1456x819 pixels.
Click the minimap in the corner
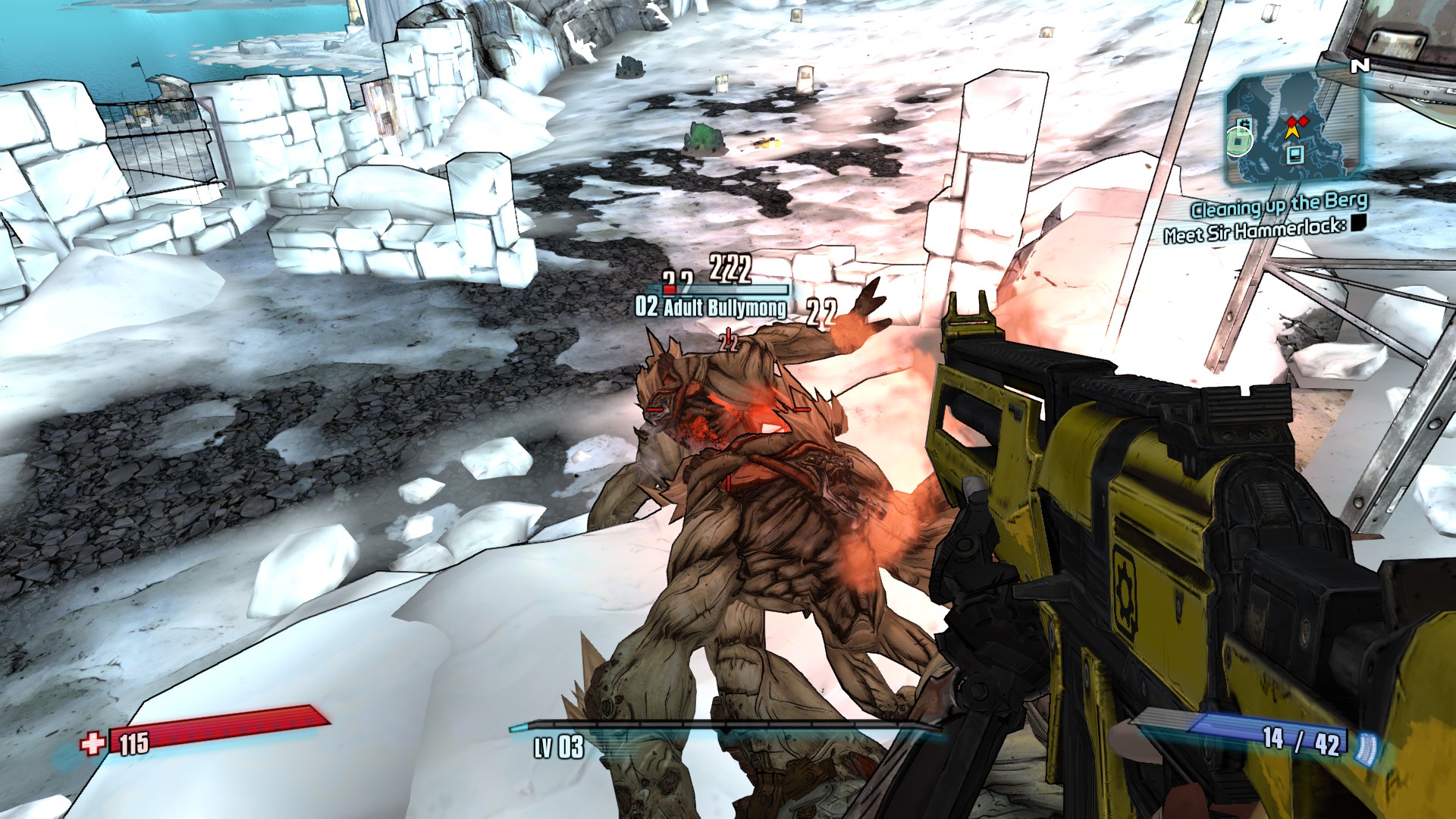pos(1294,126)
